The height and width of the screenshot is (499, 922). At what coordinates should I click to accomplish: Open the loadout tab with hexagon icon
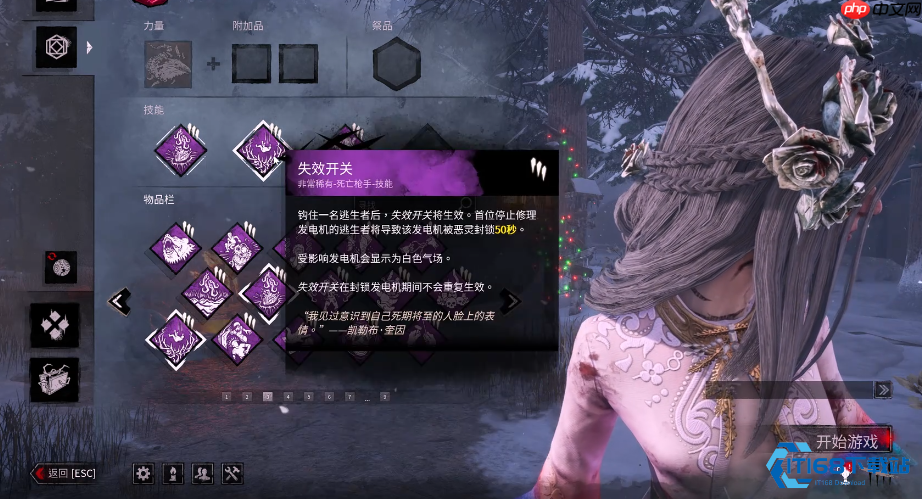[55, 47]
